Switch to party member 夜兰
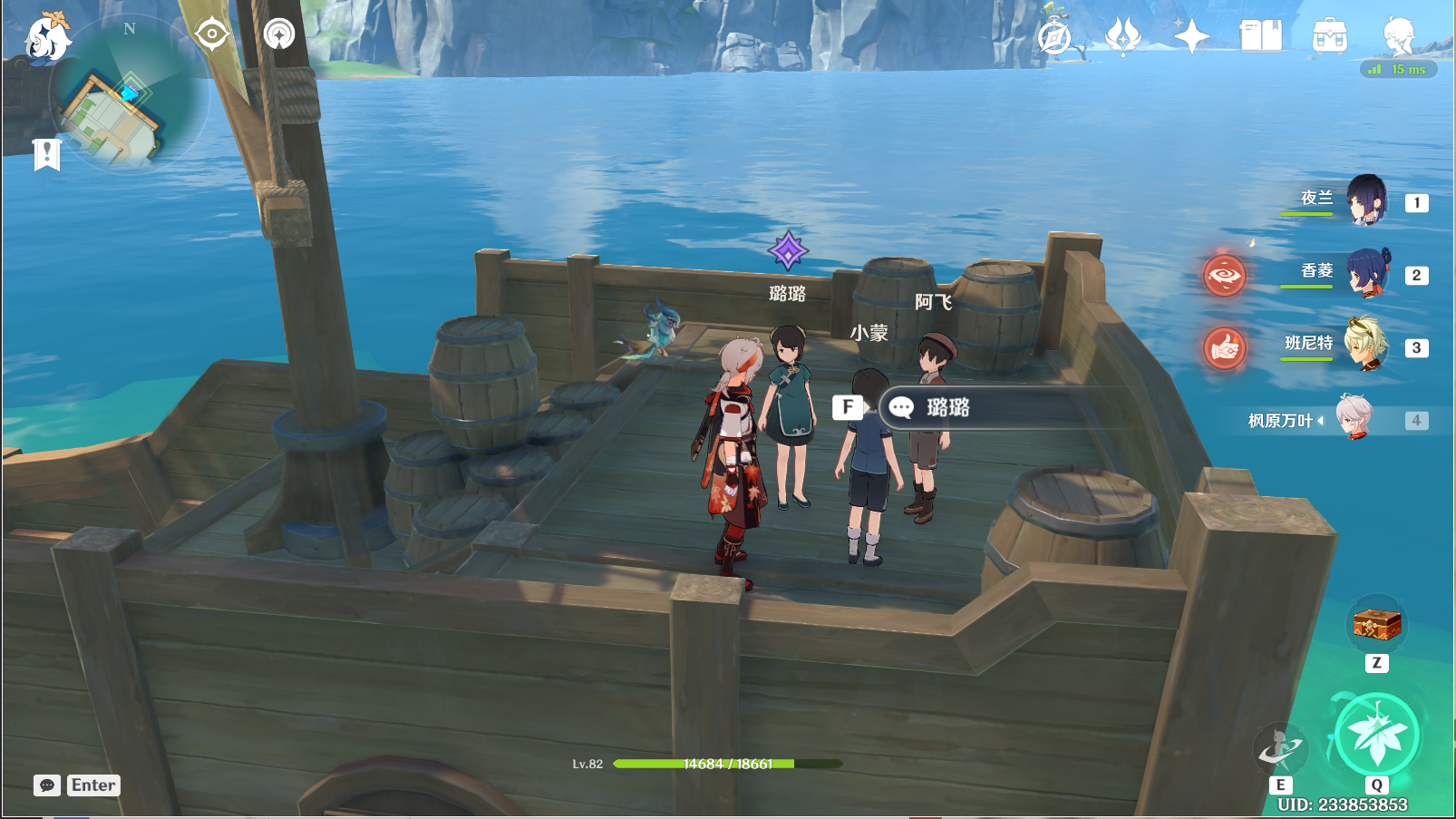The image size is (1456, 819). 1364,200
